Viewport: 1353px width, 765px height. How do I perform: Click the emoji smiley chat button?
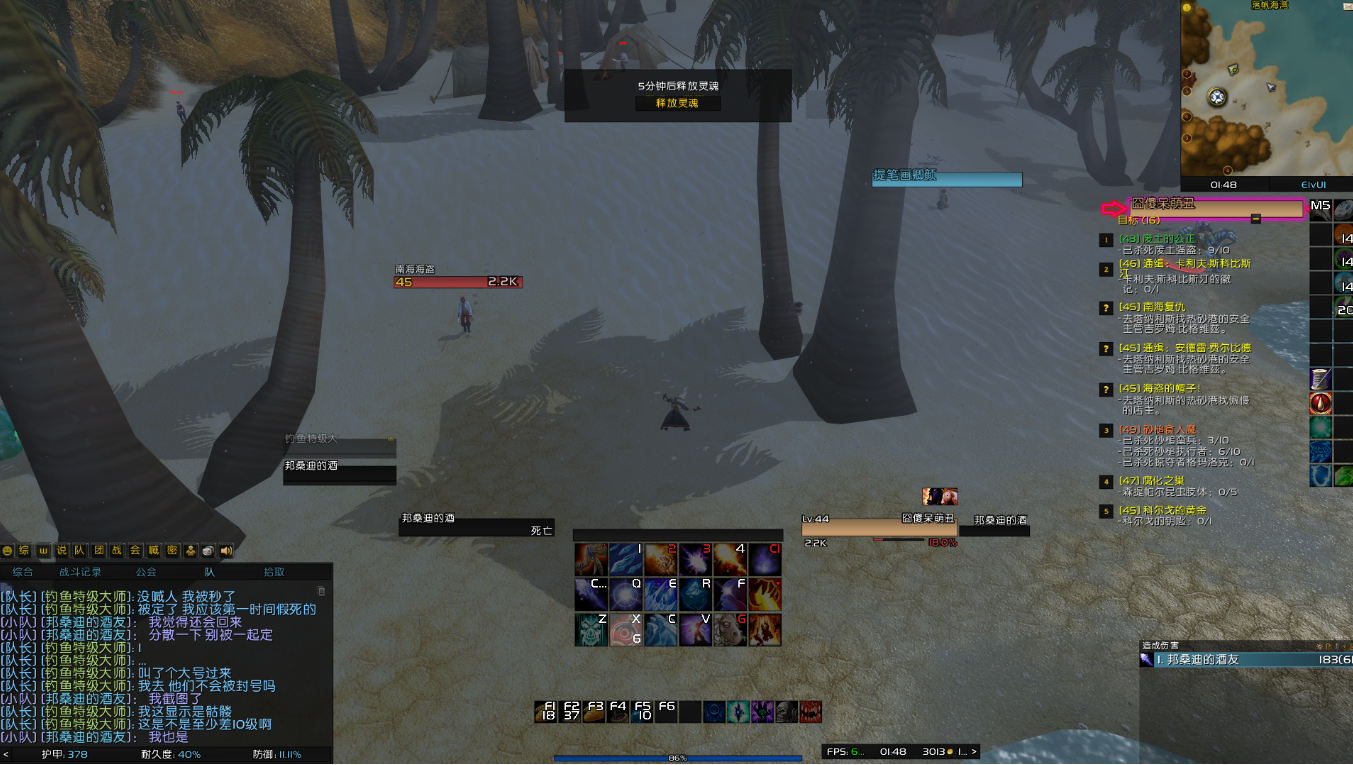pyautogui.click(x=8, y=550)
